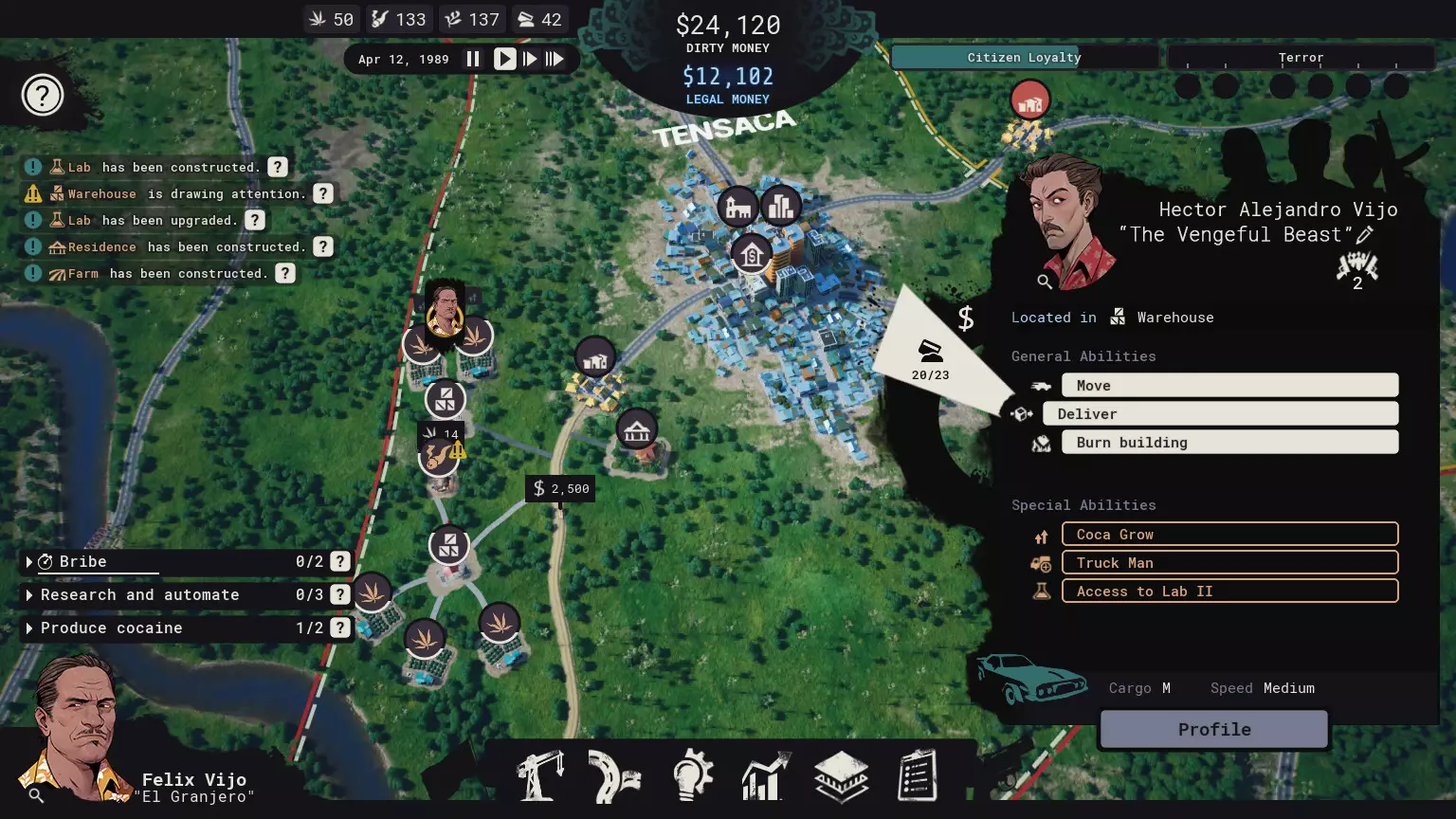
Task: Edit Hector's nickname with the pencil
Action: coord(1365,235)
